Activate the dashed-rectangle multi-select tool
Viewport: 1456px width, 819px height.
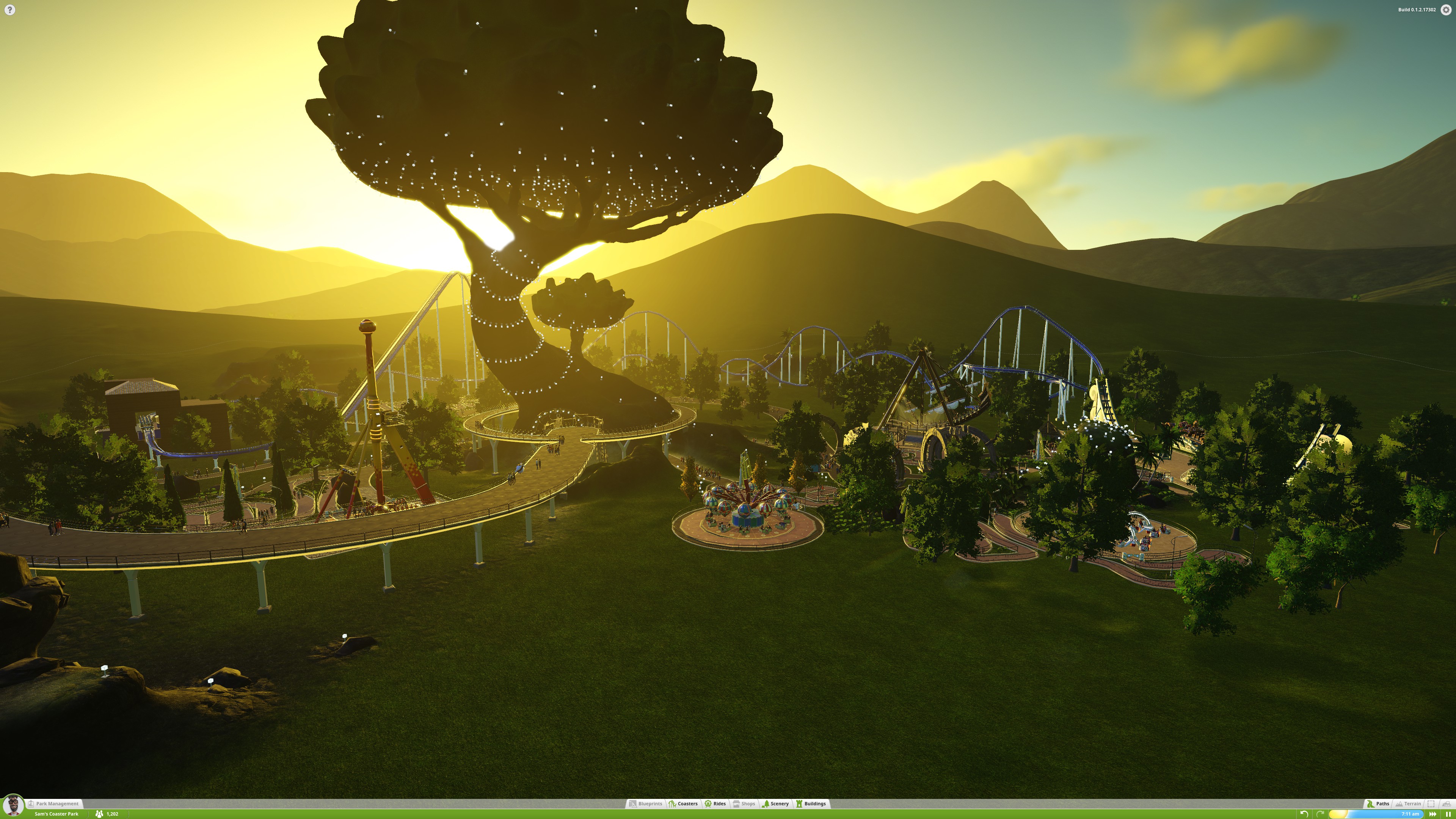click(x=1431, y=803)
